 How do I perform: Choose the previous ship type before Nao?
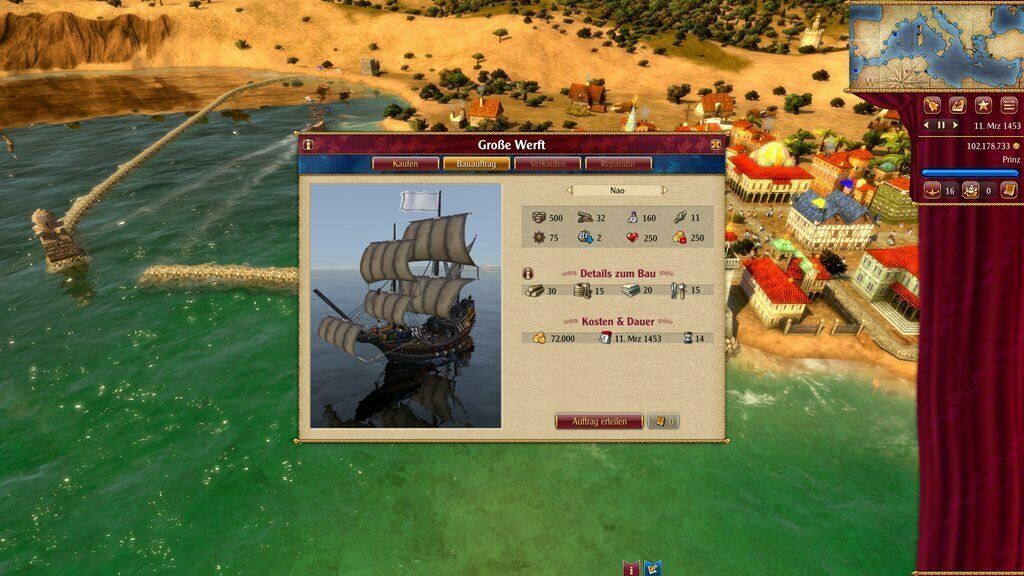[570, 190]
